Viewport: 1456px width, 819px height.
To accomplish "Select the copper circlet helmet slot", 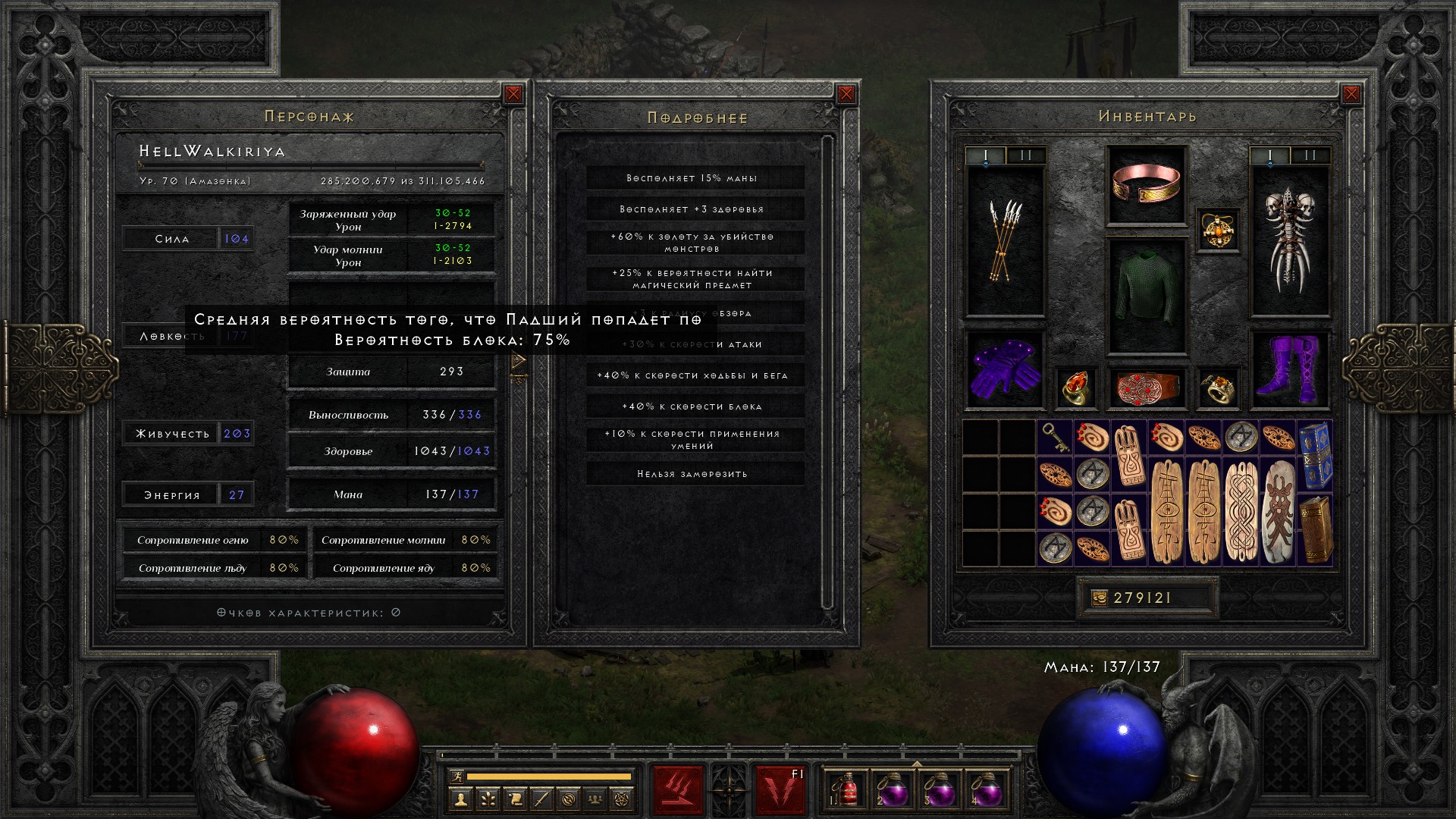I will (1146, 185).
